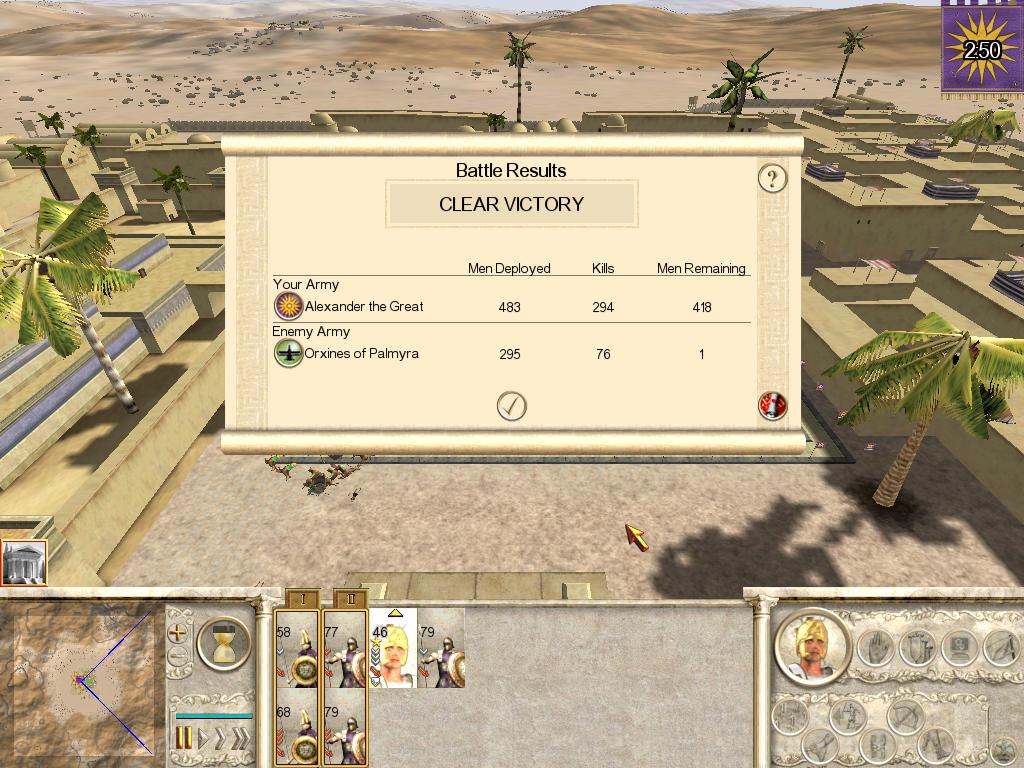
Task: Zoom out the minimap with minus button
Action: tap(178, 657)
